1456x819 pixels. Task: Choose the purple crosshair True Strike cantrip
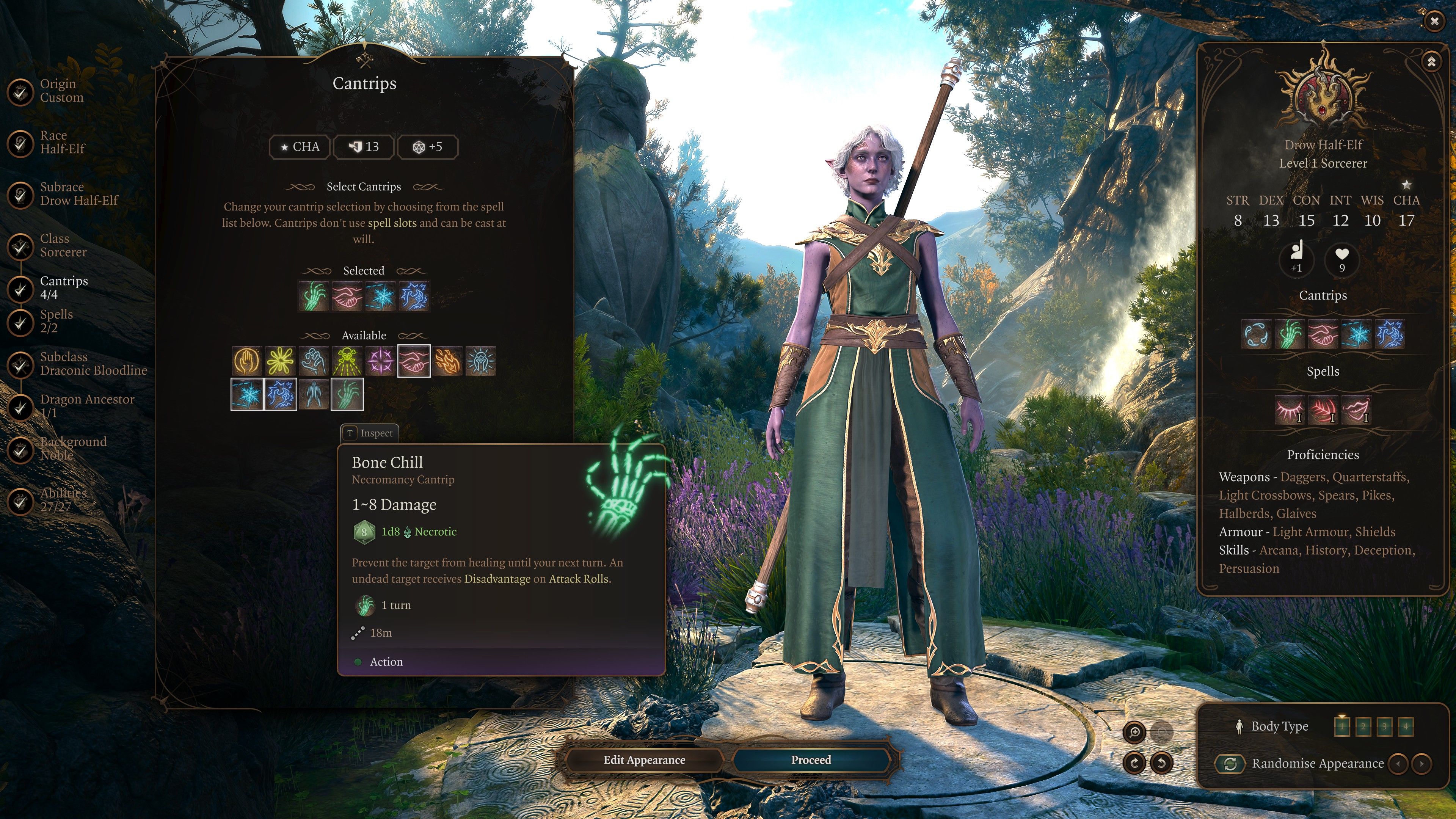(380, 361)
